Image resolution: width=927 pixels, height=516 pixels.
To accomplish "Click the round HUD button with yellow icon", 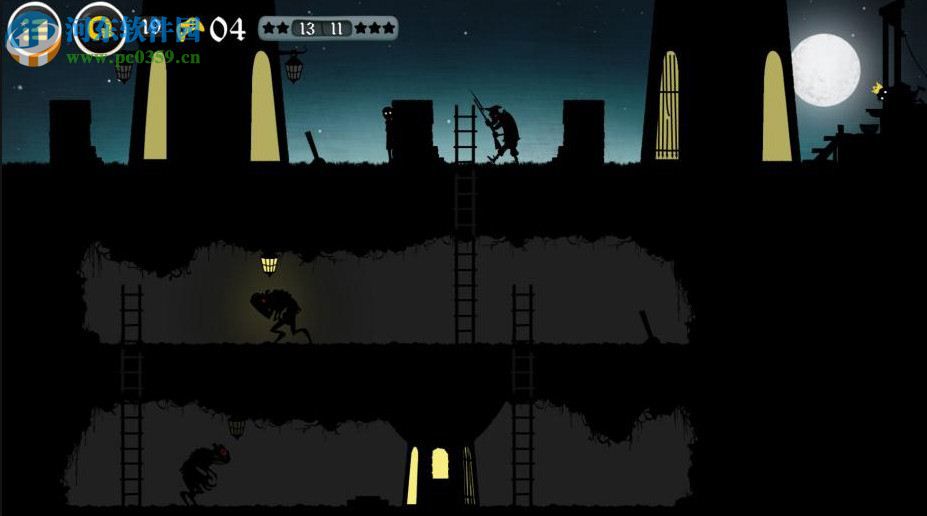I will 100,27.
